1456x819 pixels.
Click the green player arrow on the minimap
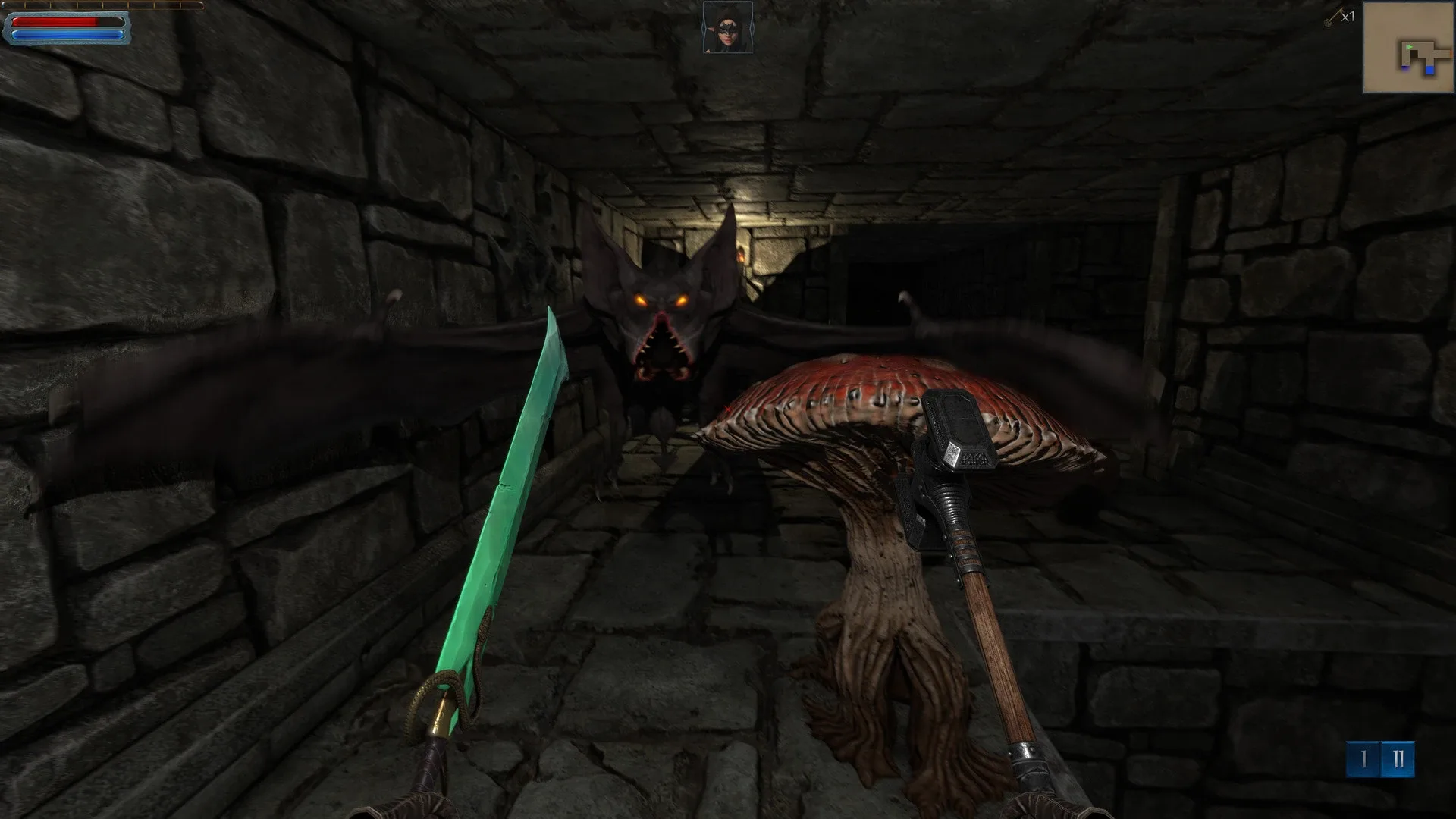pos(1409,47)
